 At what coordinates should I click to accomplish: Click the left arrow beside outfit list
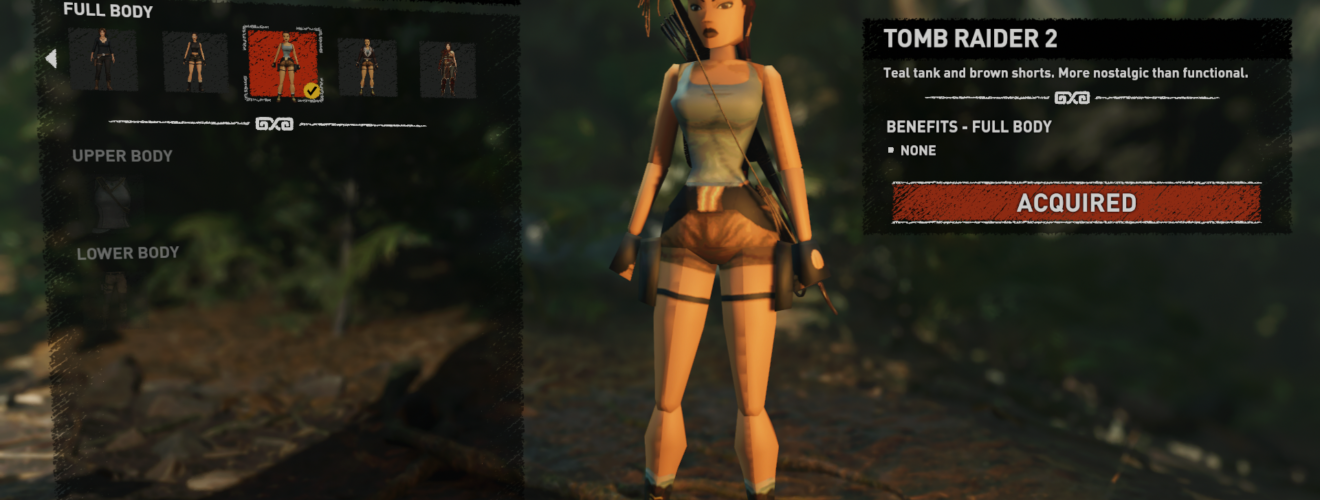click(x=51, y=59)
